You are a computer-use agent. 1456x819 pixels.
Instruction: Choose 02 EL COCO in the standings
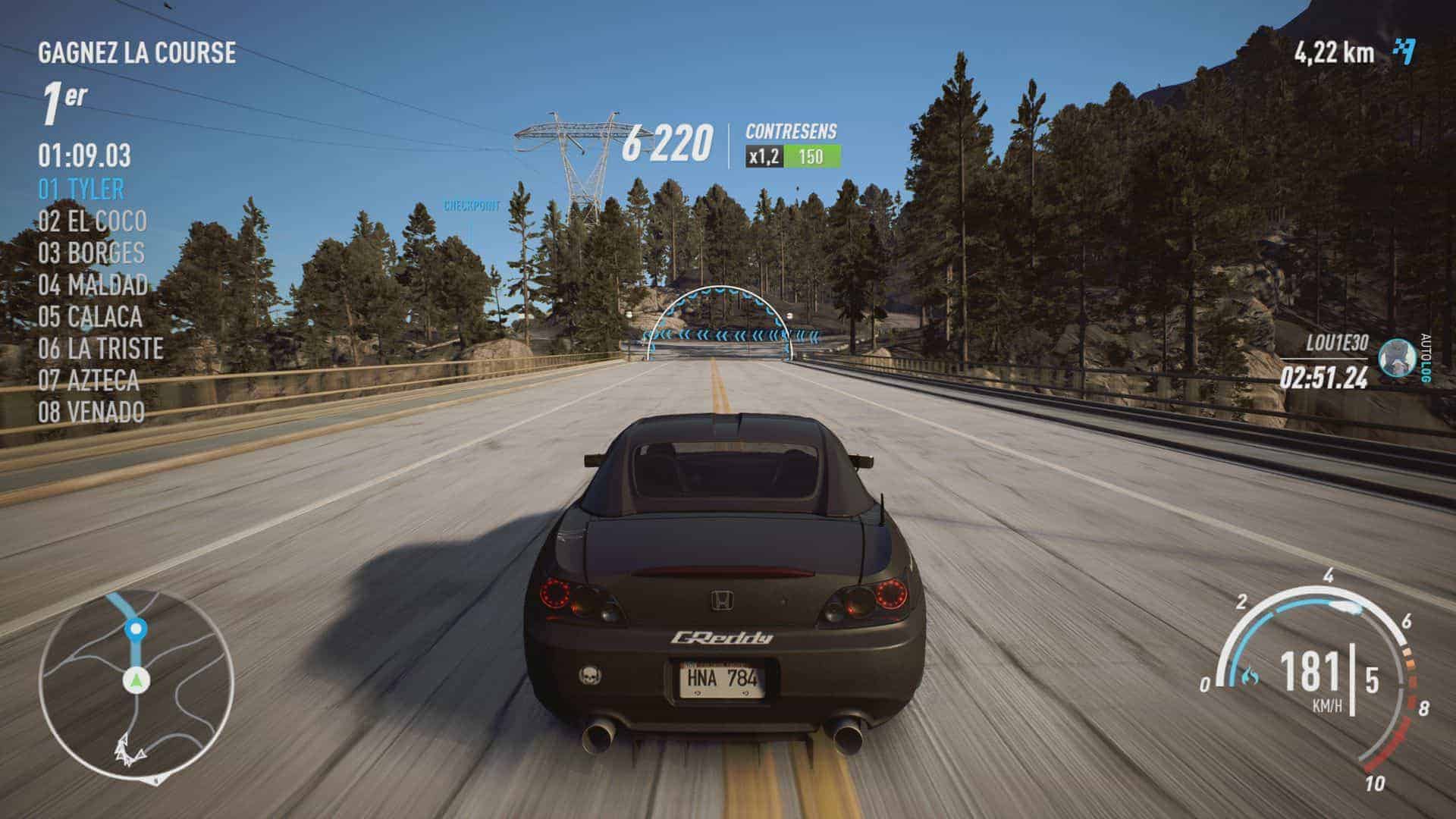(x=93, y=221)
